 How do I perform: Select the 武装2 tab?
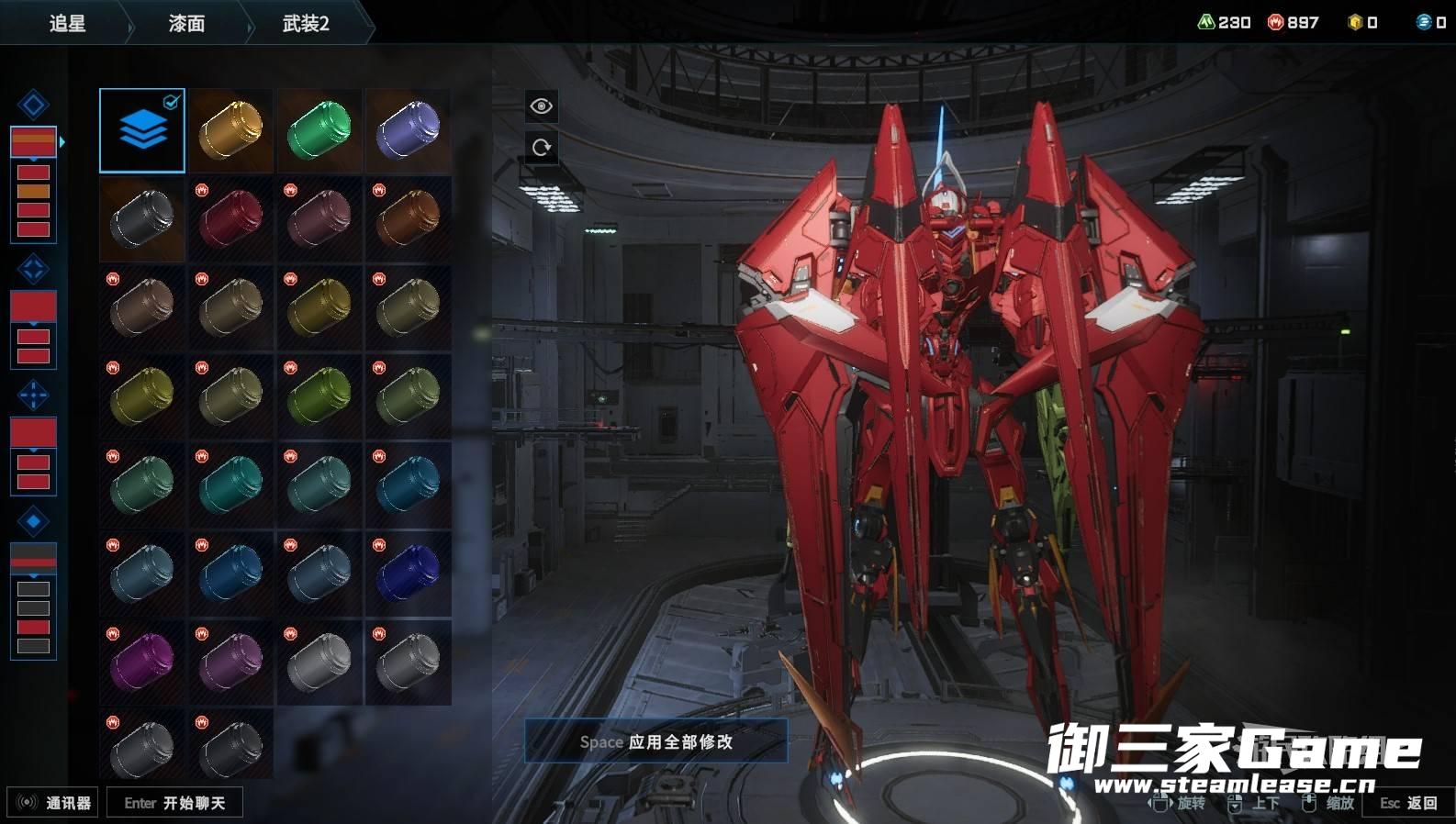coord(306,24)
